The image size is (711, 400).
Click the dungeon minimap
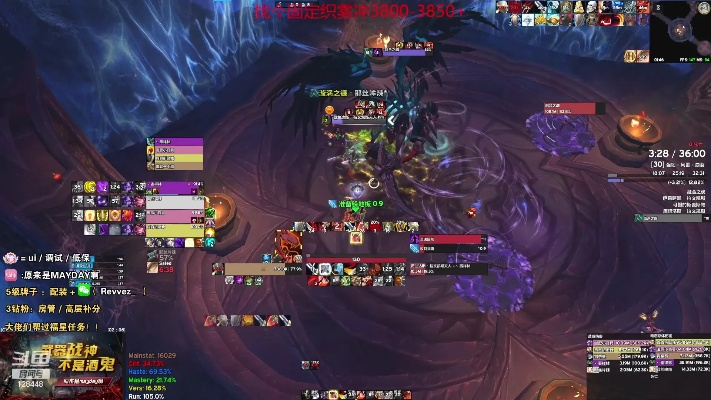[x=680, y=31]
